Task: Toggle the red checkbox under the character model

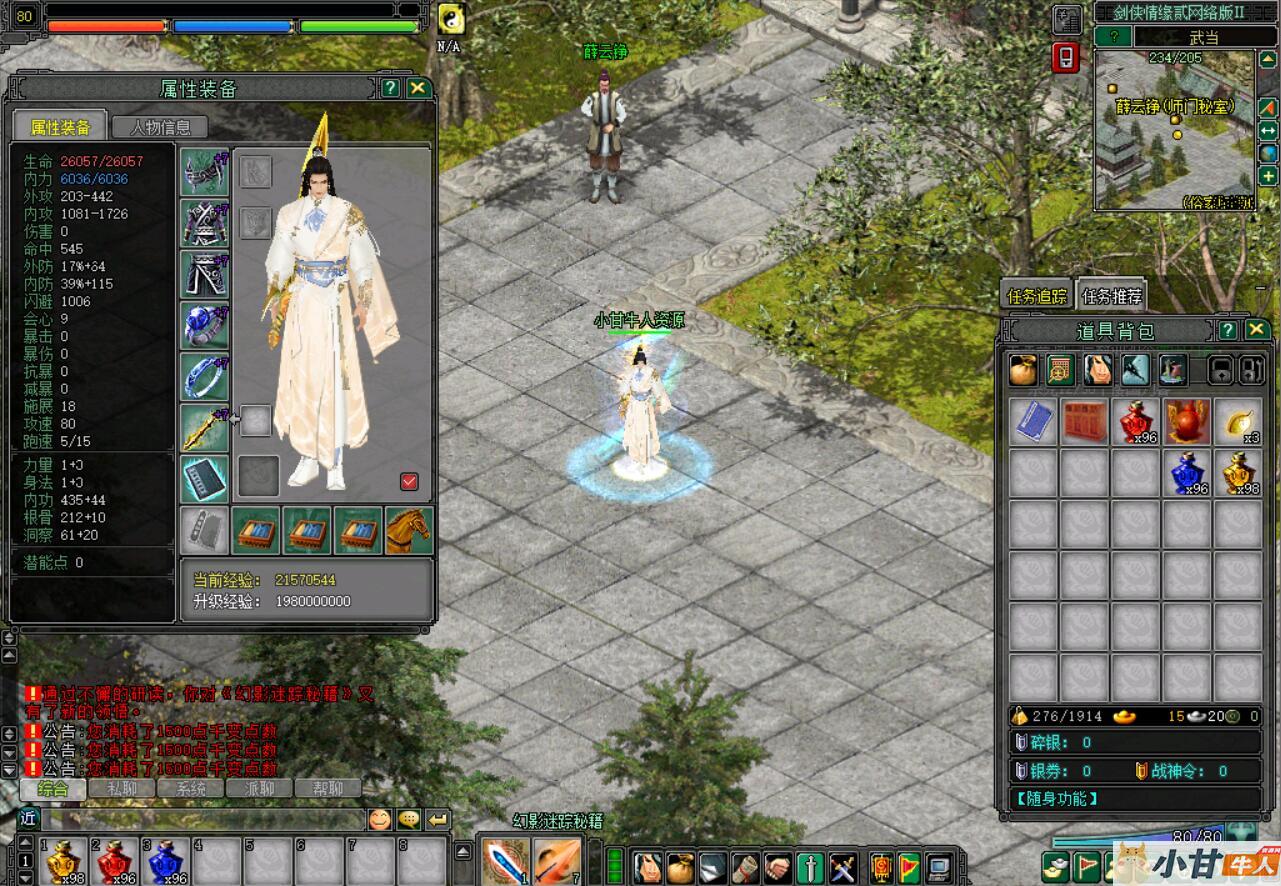Action: click(x=409, y=482)
